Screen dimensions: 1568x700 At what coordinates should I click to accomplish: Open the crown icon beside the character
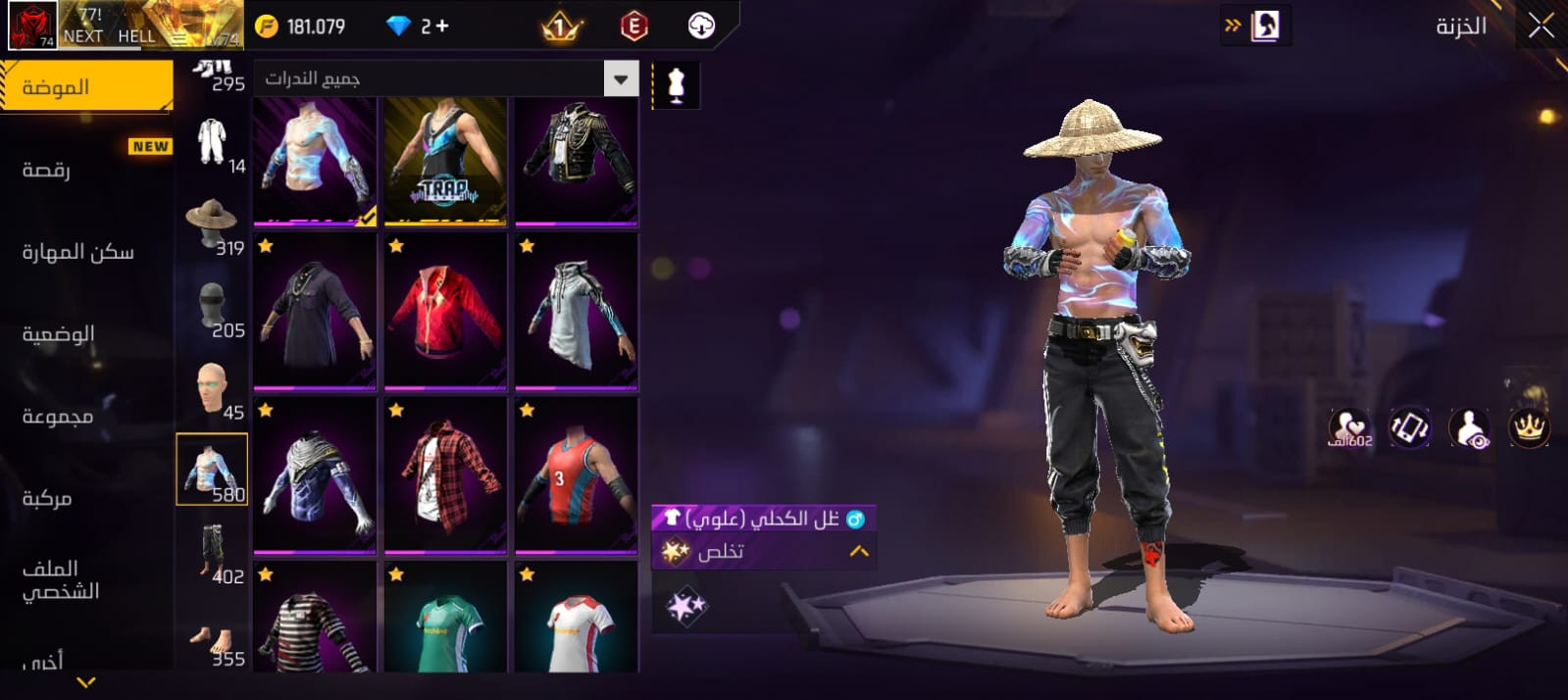(x=1528, y=427)
